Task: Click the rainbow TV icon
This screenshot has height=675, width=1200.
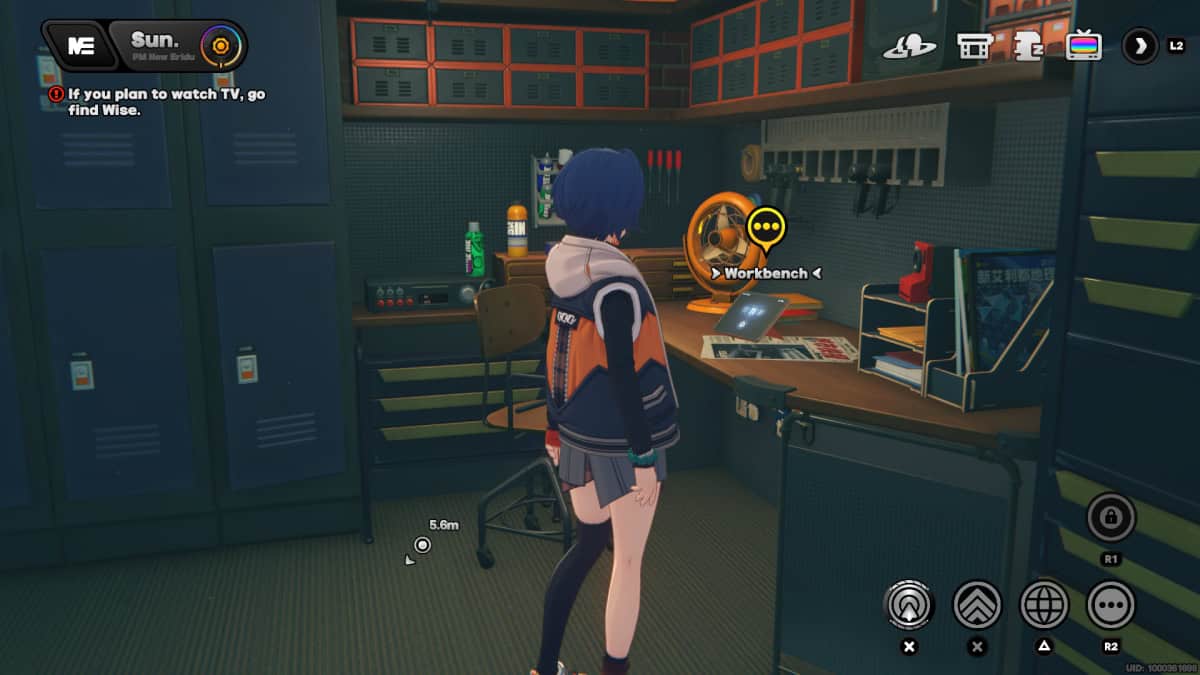Action: tap(1083, 46)
